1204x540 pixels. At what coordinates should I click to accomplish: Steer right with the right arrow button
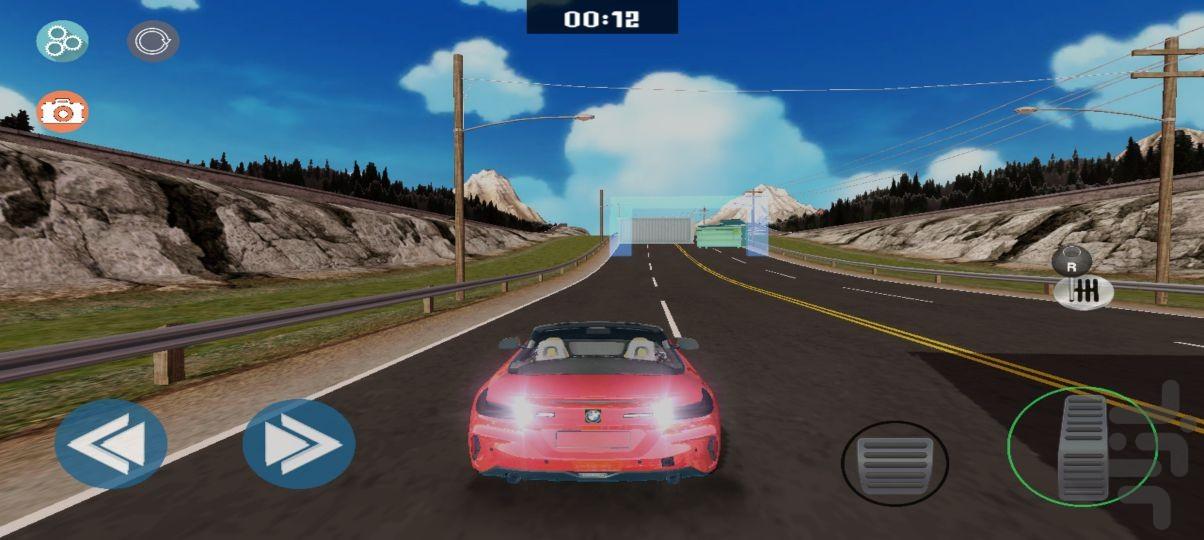298,444
